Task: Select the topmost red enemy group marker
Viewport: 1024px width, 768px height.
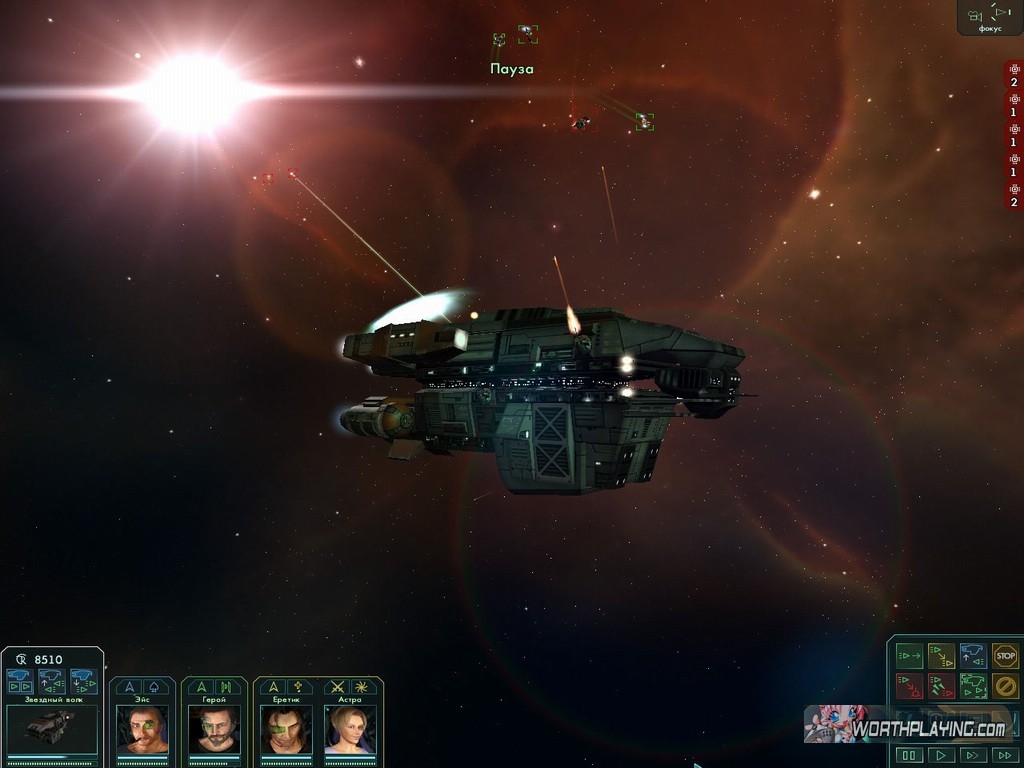Action: [x=1014, y=75]
